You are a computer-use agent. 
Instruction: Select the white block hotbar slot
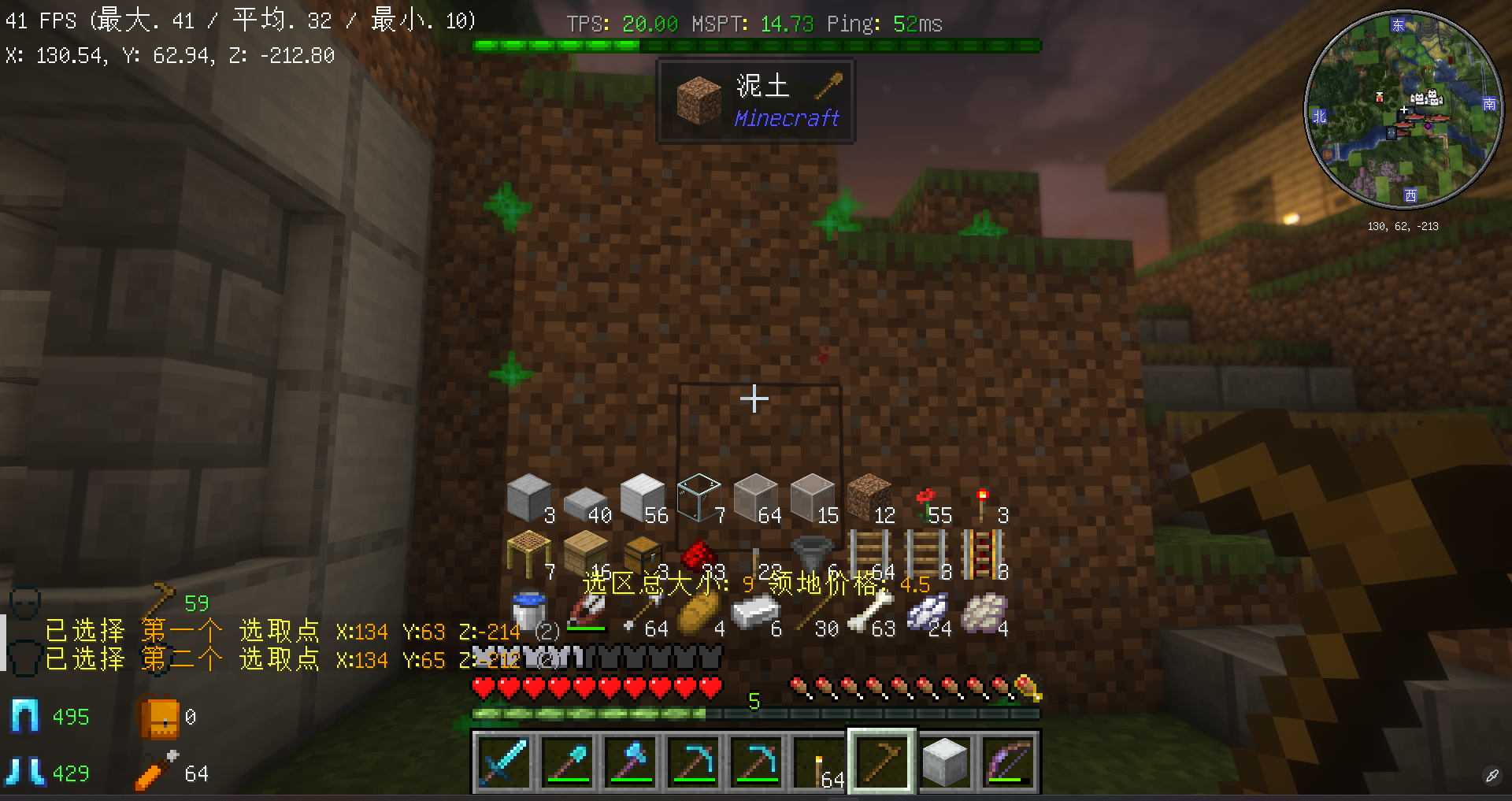coord(945,762)
